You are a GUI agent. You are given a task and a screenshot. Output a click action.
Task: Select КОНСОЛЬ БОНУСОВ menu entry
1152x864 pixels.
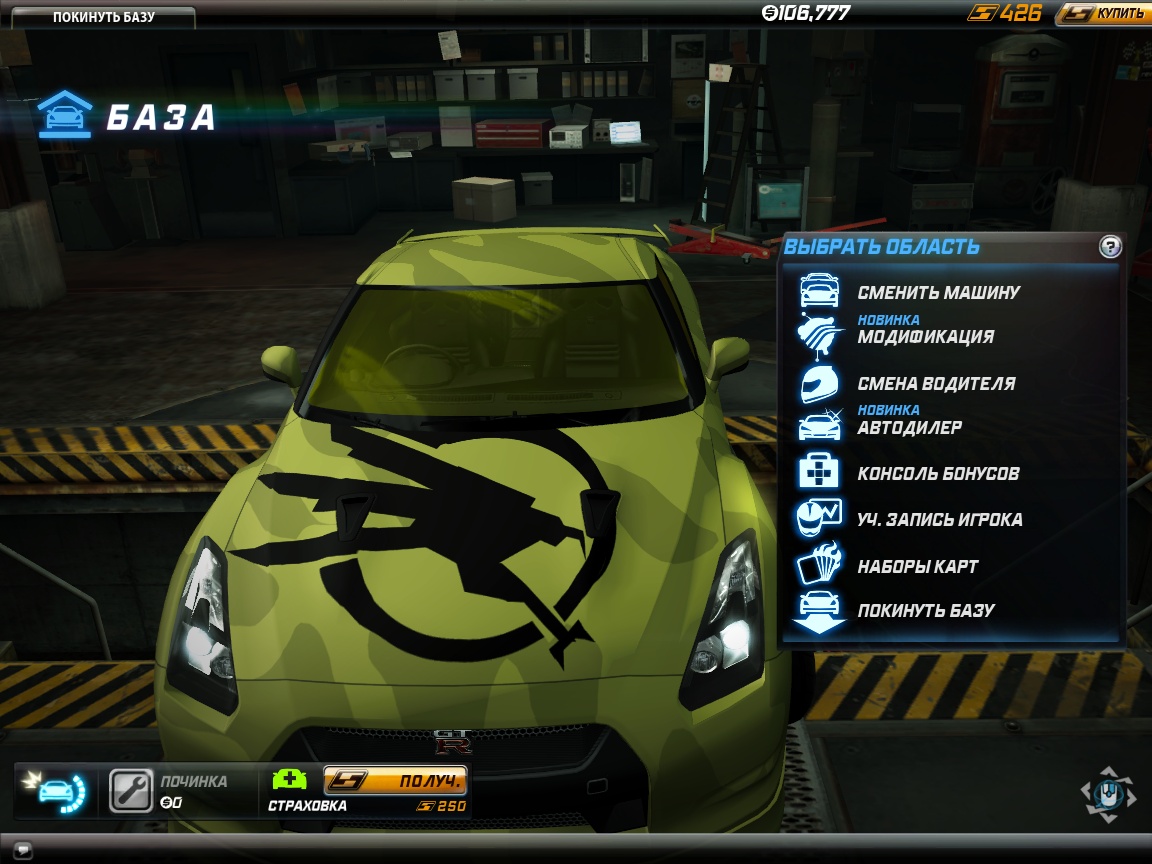tap(938, 474)
